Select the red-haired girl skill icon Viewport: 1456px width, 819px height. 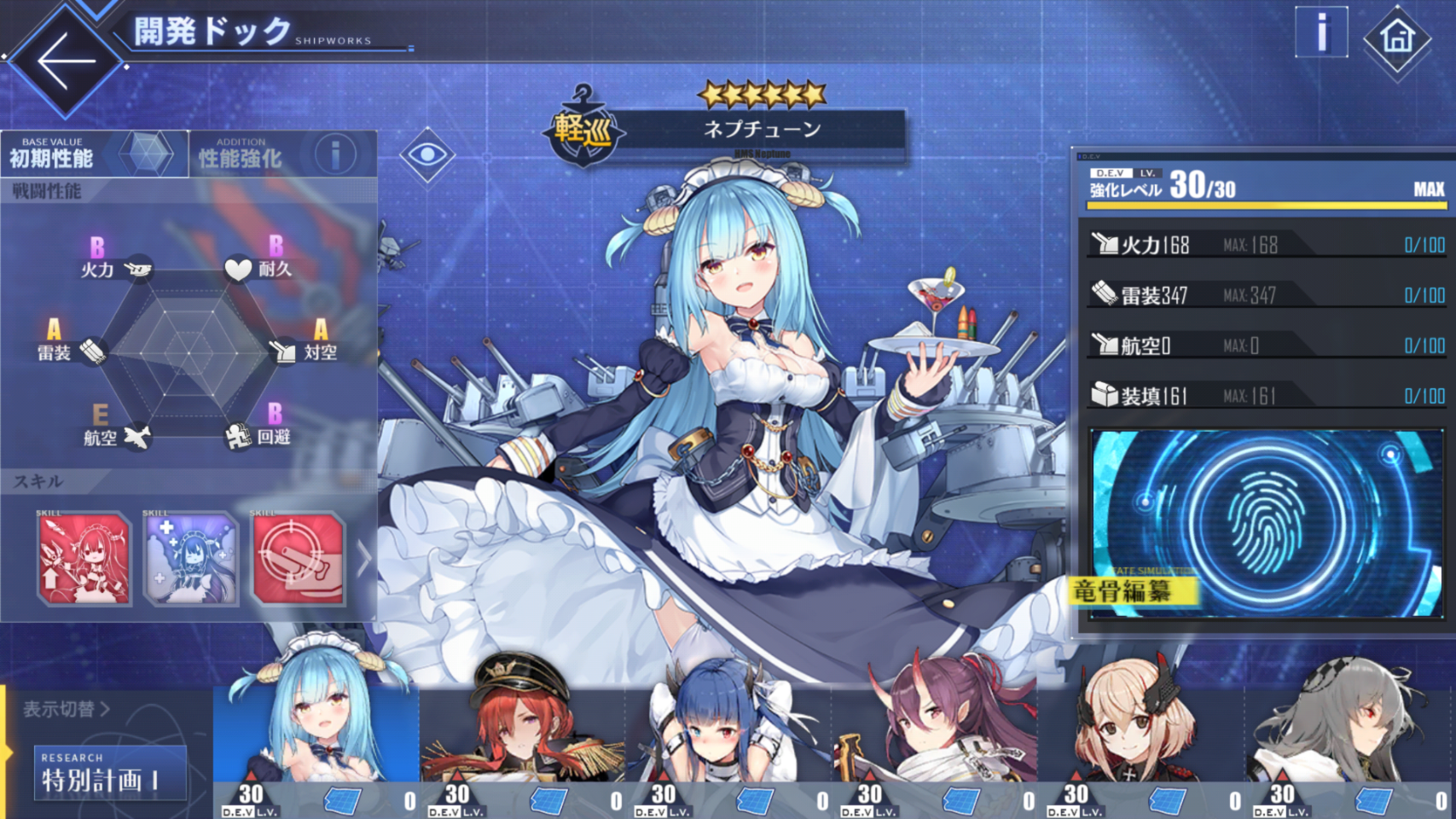click(84, 559)
